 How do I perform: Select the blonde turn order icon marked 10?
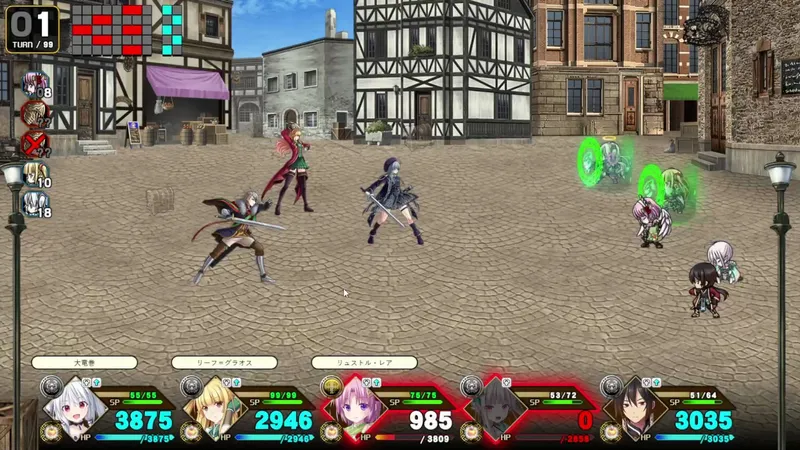tap(34, 174)
